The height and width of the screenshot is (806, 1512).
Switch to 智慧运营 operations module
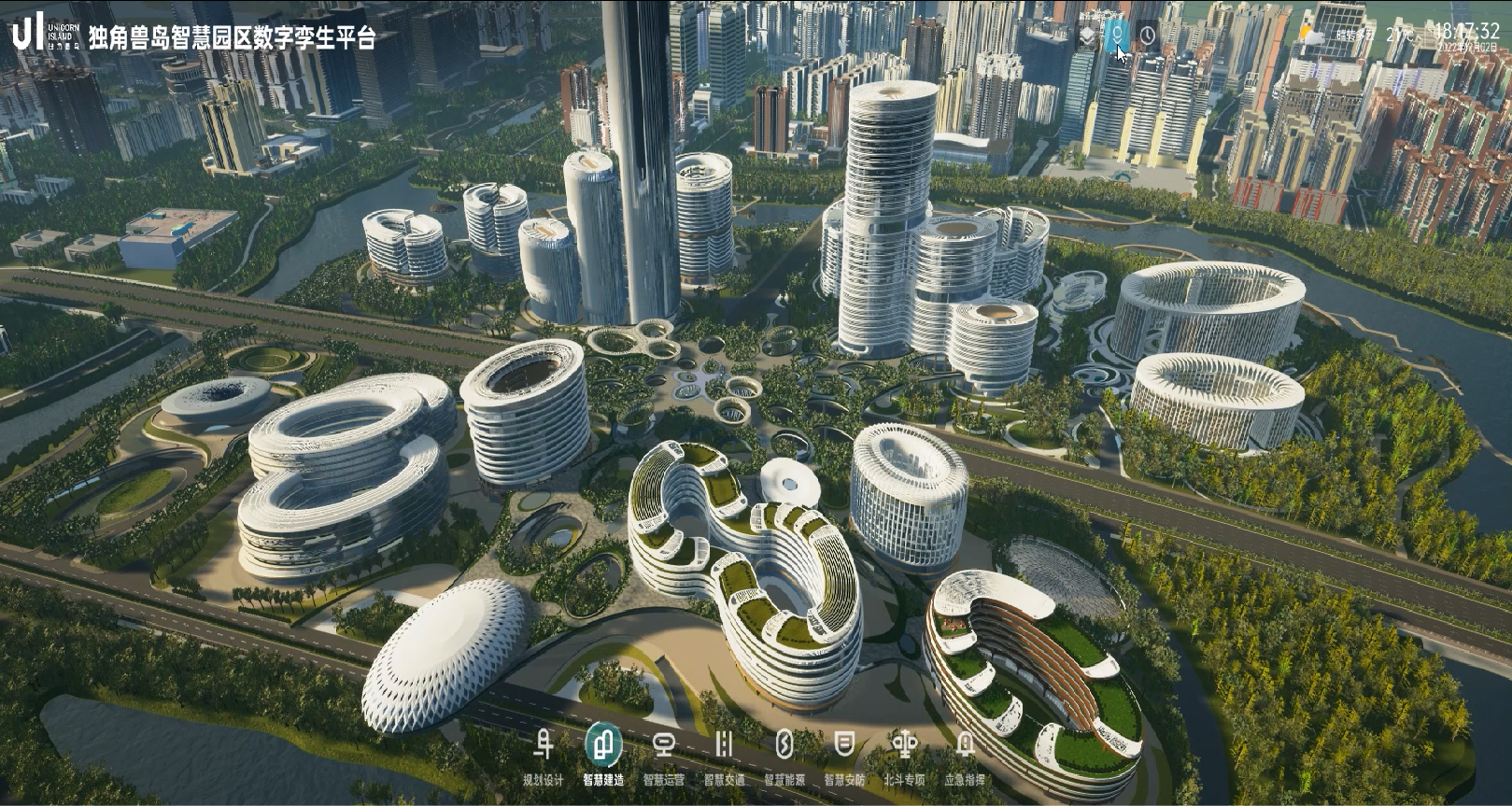pyautogui.click(x=663, y=747)
